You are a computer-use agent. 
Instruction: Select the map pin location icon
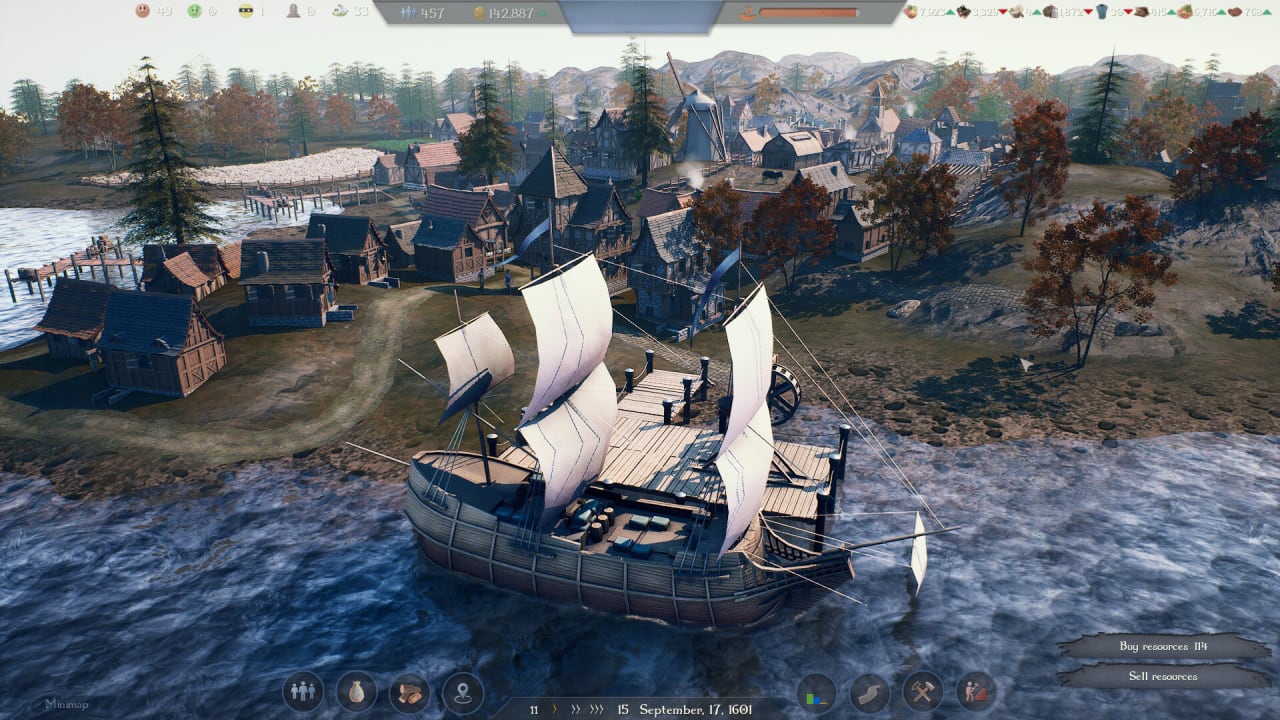pyautogui.click(x=462, y=692)
